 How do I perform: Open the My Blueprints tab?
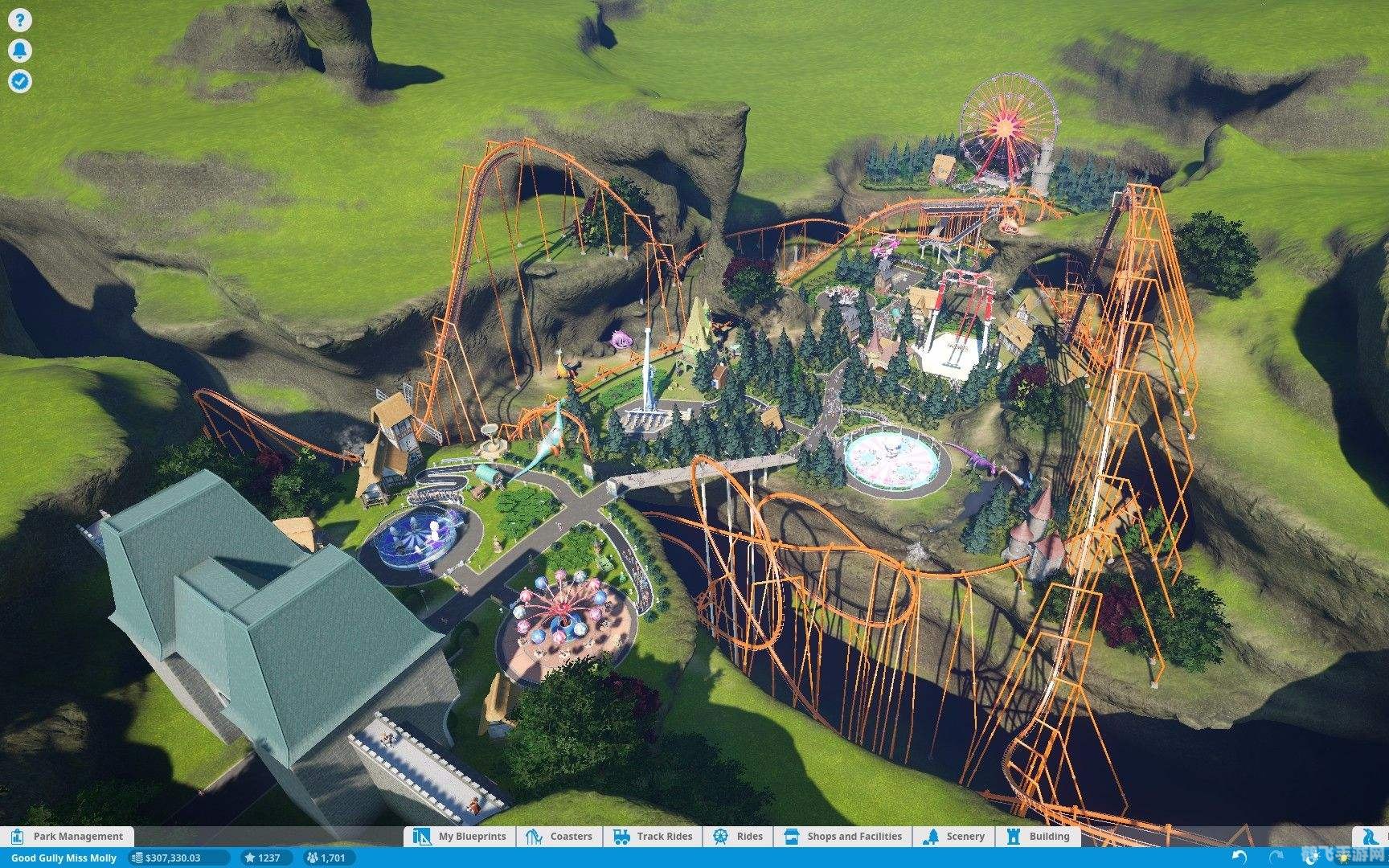pos(461,837)
